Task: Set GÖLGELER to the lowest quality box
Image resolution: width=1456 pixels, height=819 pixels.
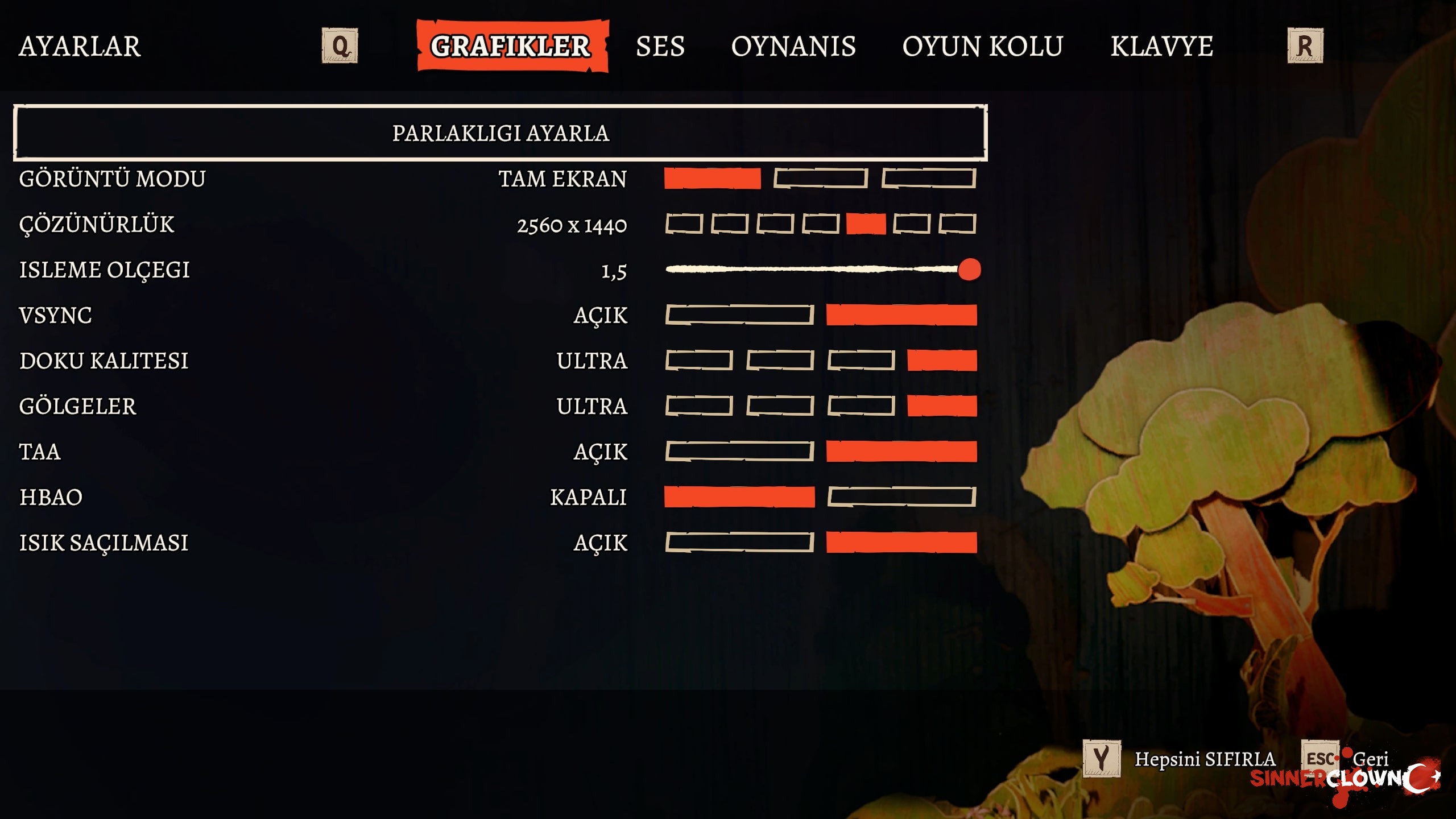Action: (x=699, y=406)
